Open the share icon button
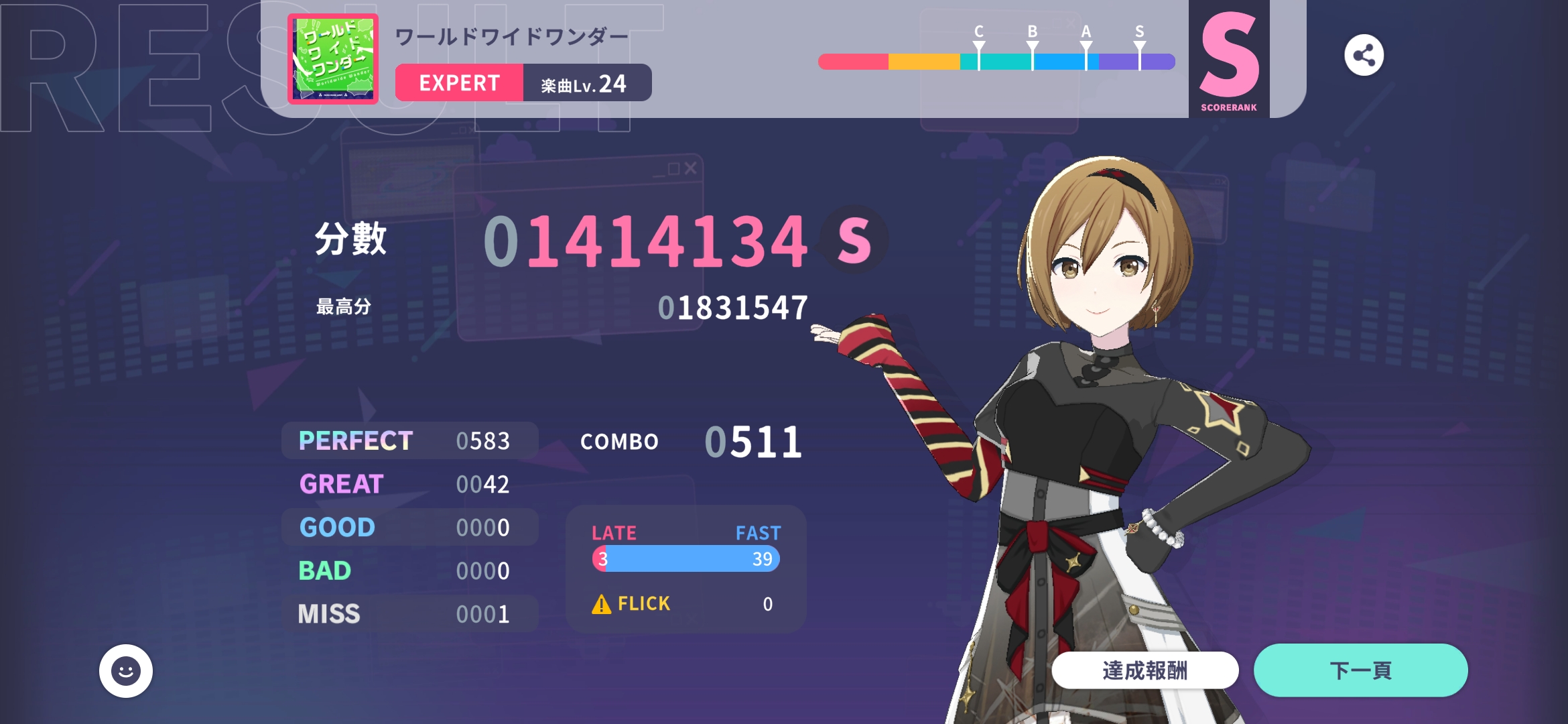The height and width of the screenshot is (724, 1568). point(1364,55)
